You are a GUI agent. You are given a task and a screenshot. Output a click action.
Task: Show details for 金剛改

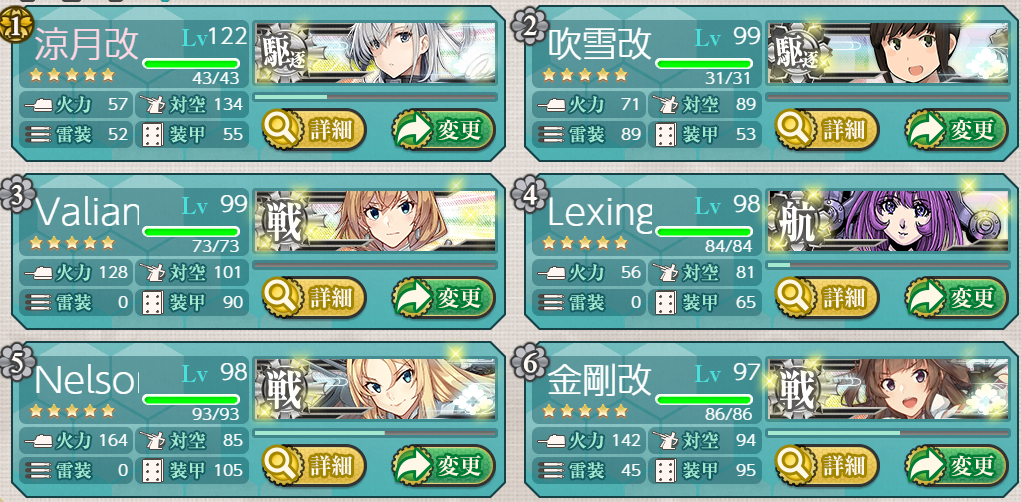click(x=827, y=465)
